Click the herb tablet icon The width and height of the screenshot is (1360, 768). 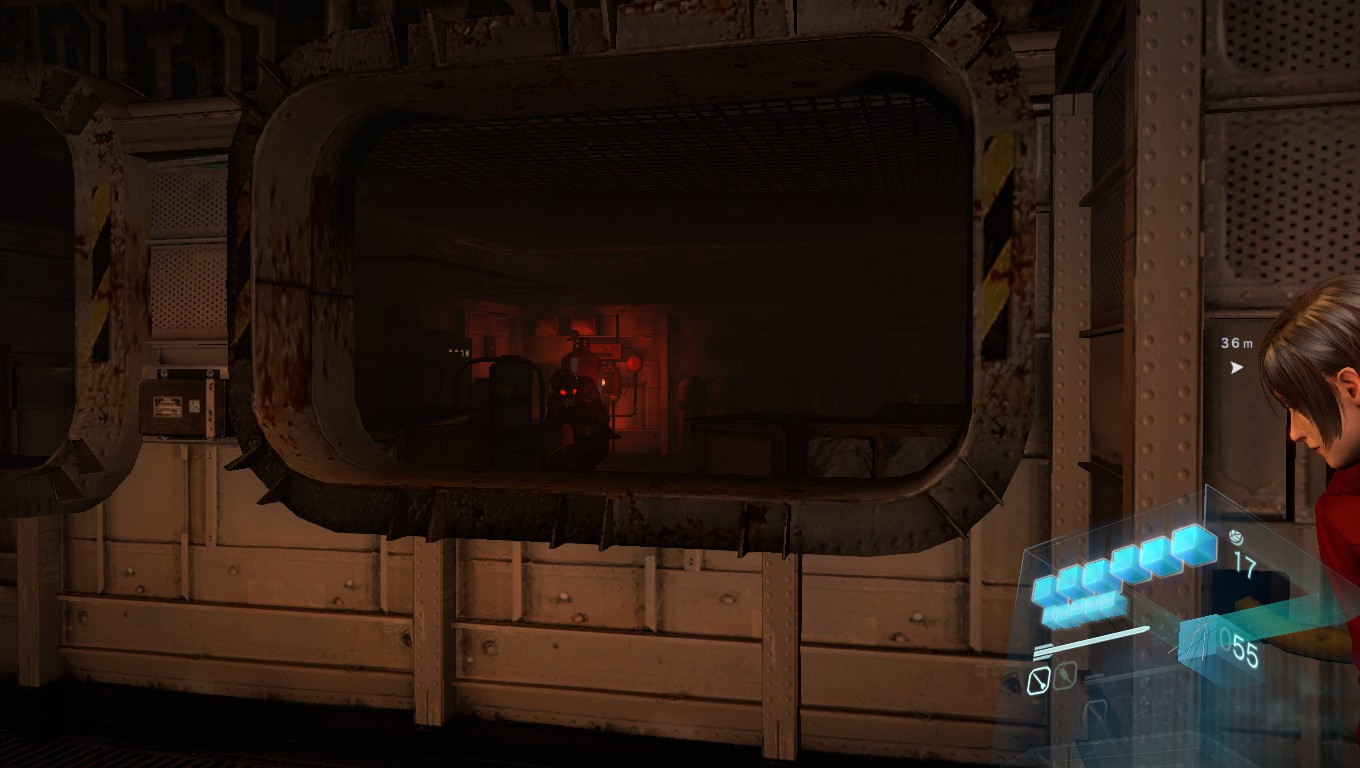point(1236,536)
